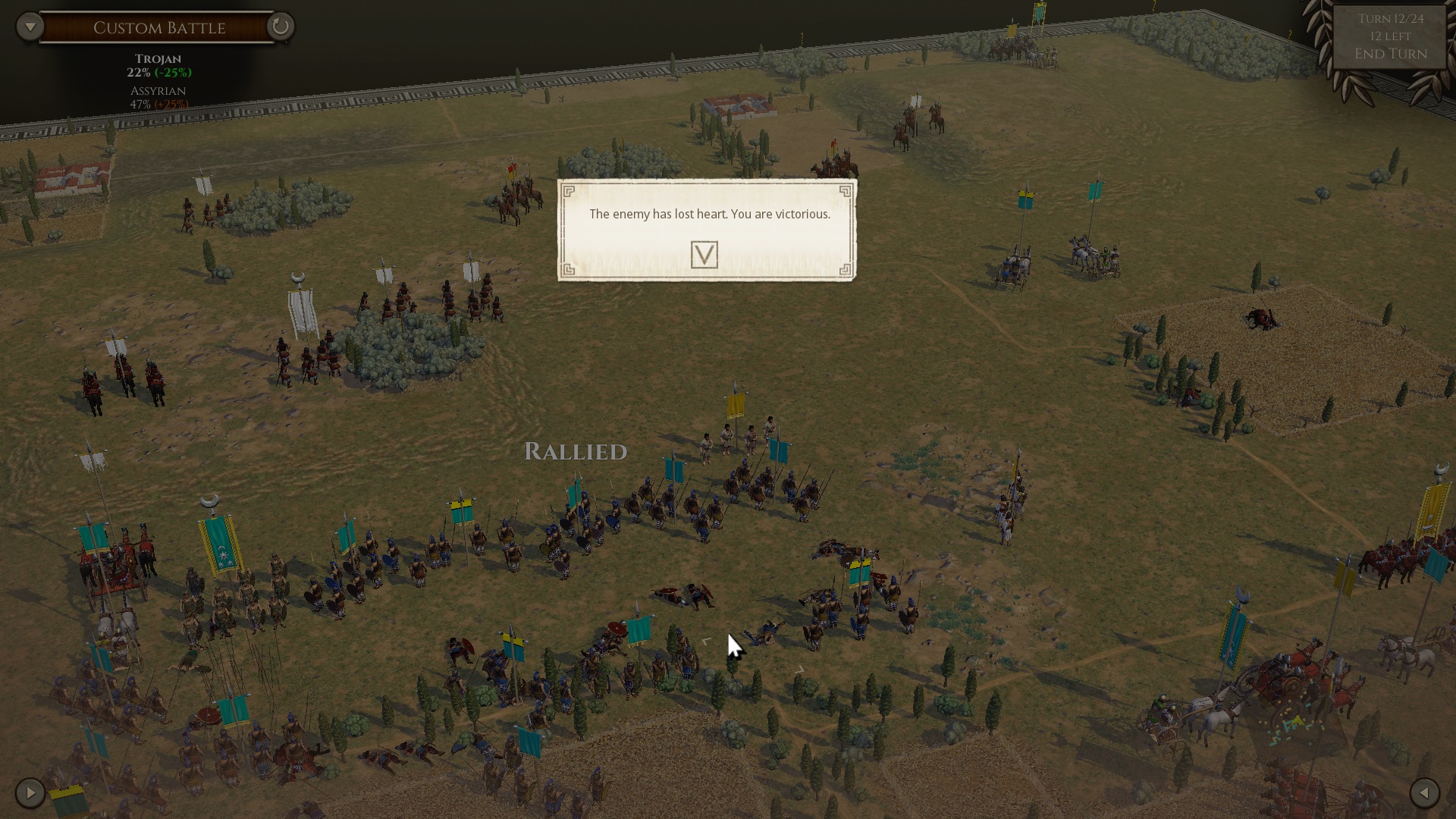This screenshot has width=1456, height=819.
Task: Confirm the victory message checkmark
Action: coord(704,255)
